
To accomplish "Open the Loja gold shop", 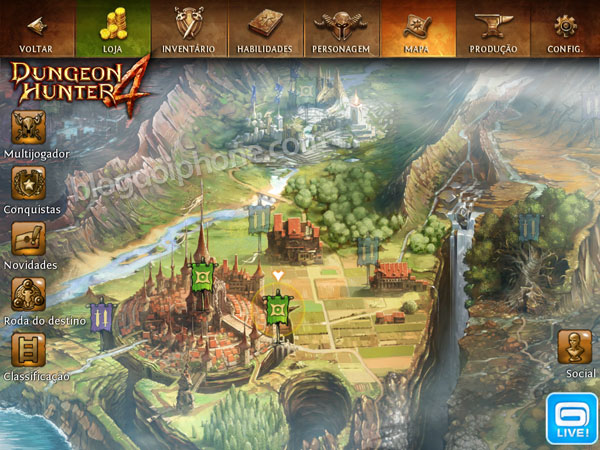I will point(113,28).
